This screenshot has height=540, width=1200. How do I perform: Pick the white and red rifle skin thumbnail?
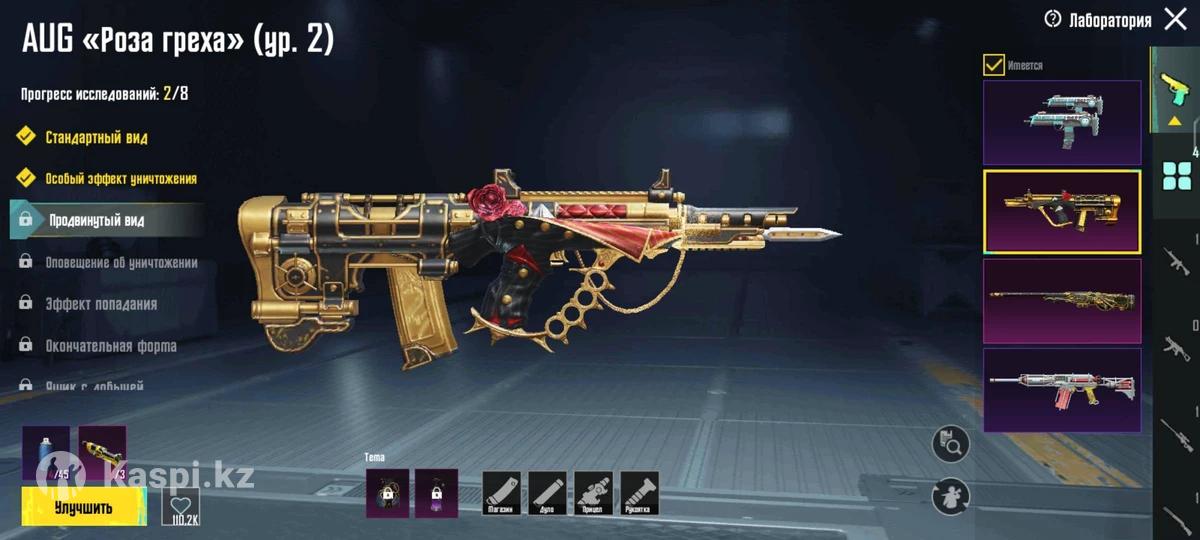point(1062,390)
